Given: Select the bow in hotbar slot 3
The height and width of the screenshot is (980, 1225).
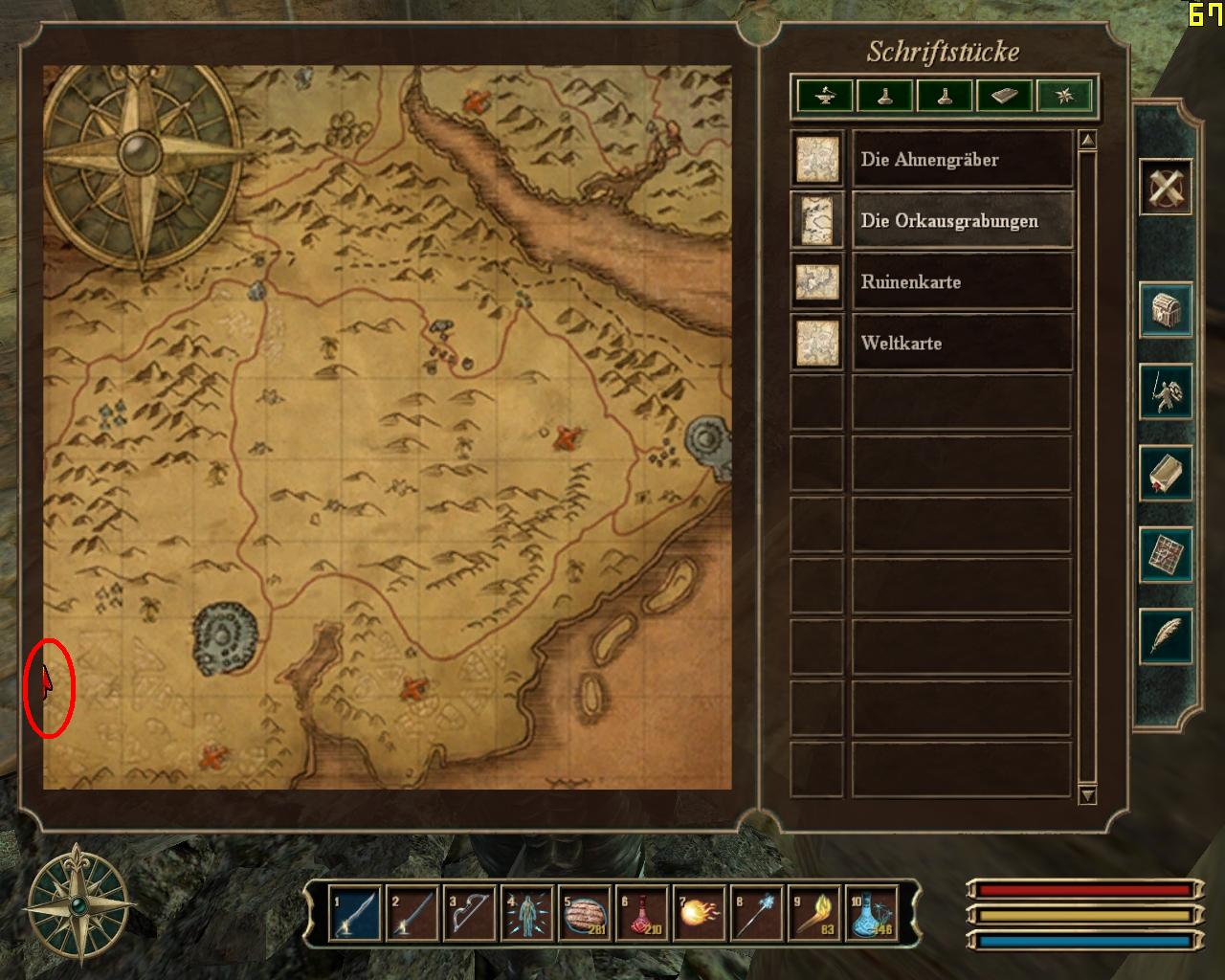Looking at the screenshot, I should (469, 915).
